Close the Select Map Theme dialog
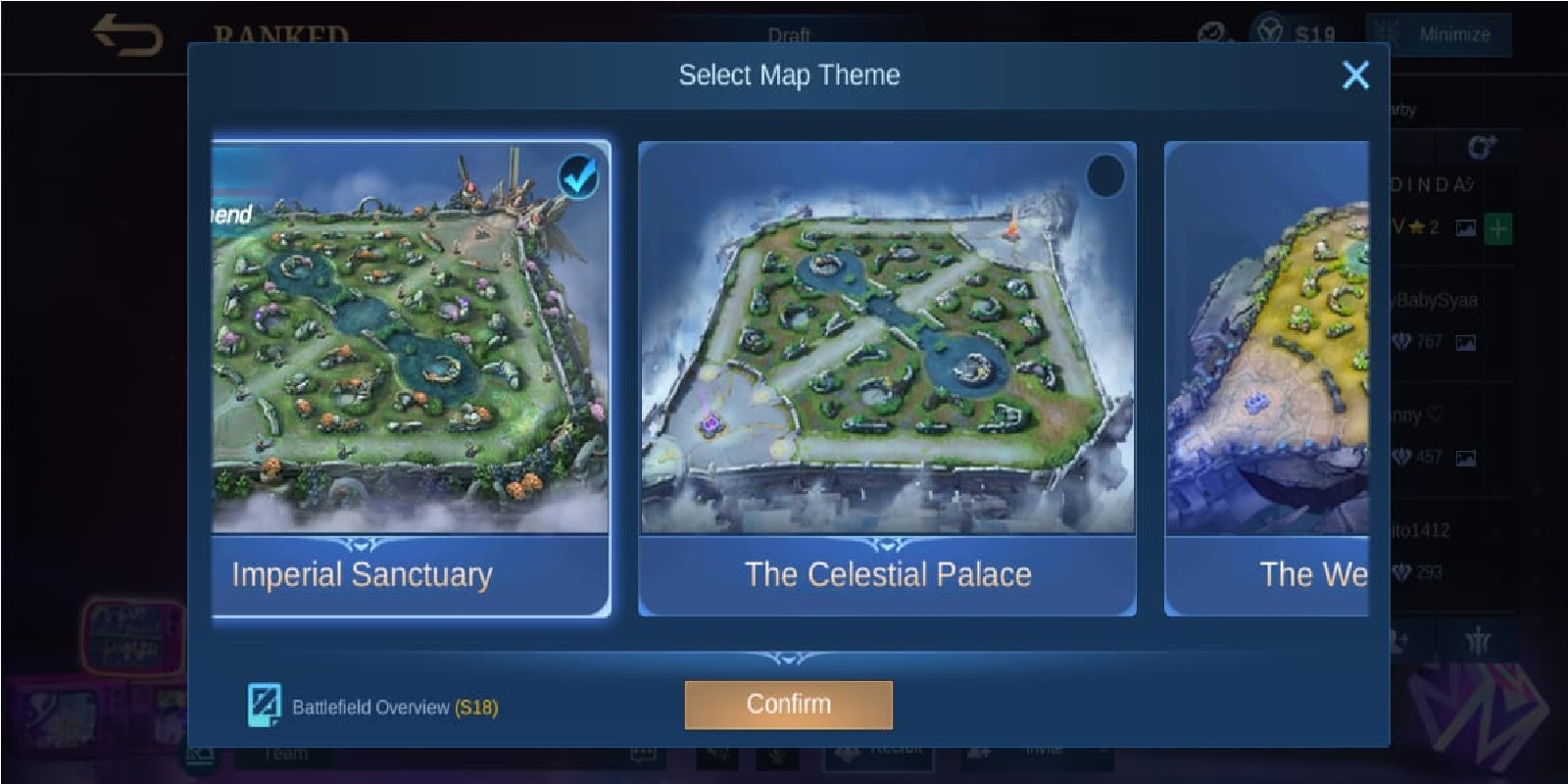This screenshot has height=784, width=1568. 1355,75
